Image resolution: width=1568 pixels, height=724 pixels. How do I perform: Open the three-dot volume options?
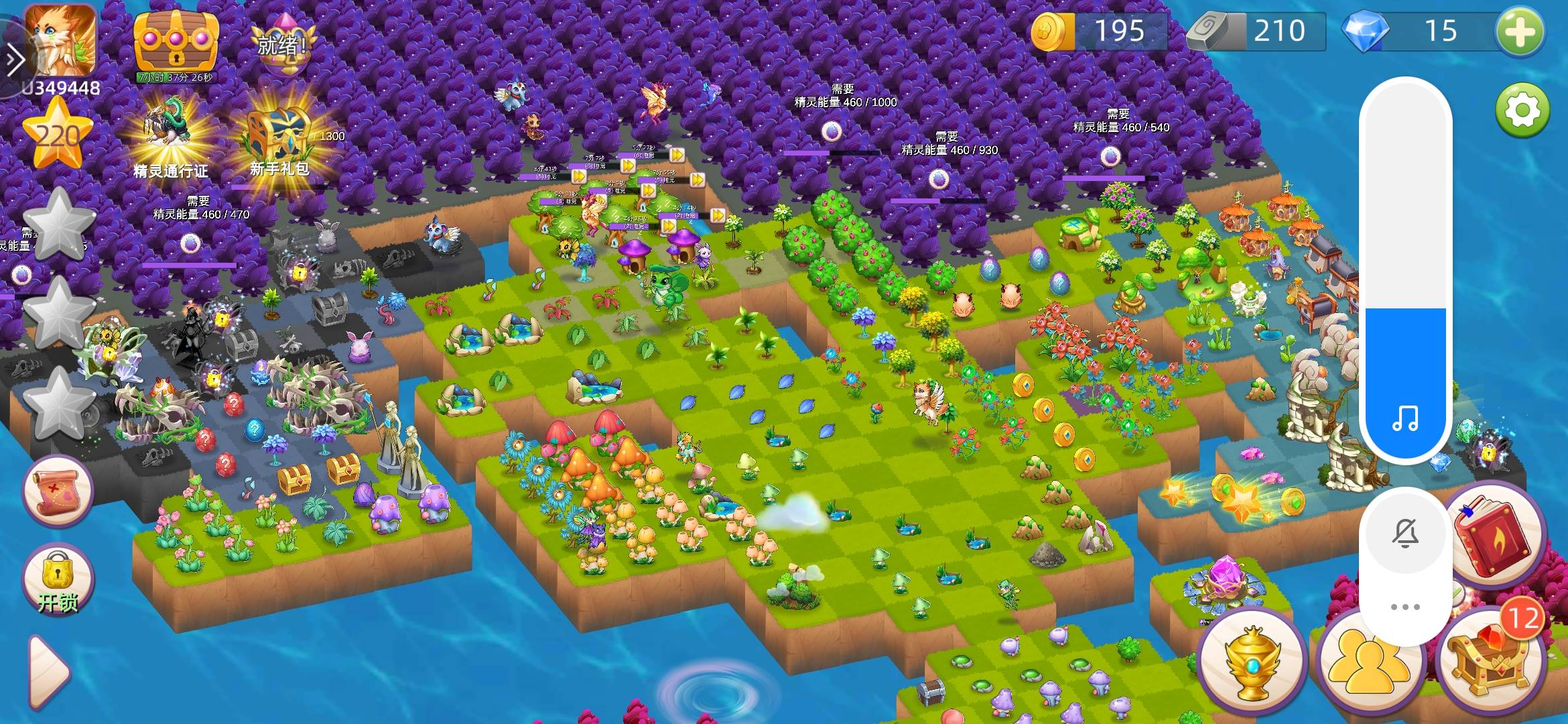click(x=1405, y=607)
